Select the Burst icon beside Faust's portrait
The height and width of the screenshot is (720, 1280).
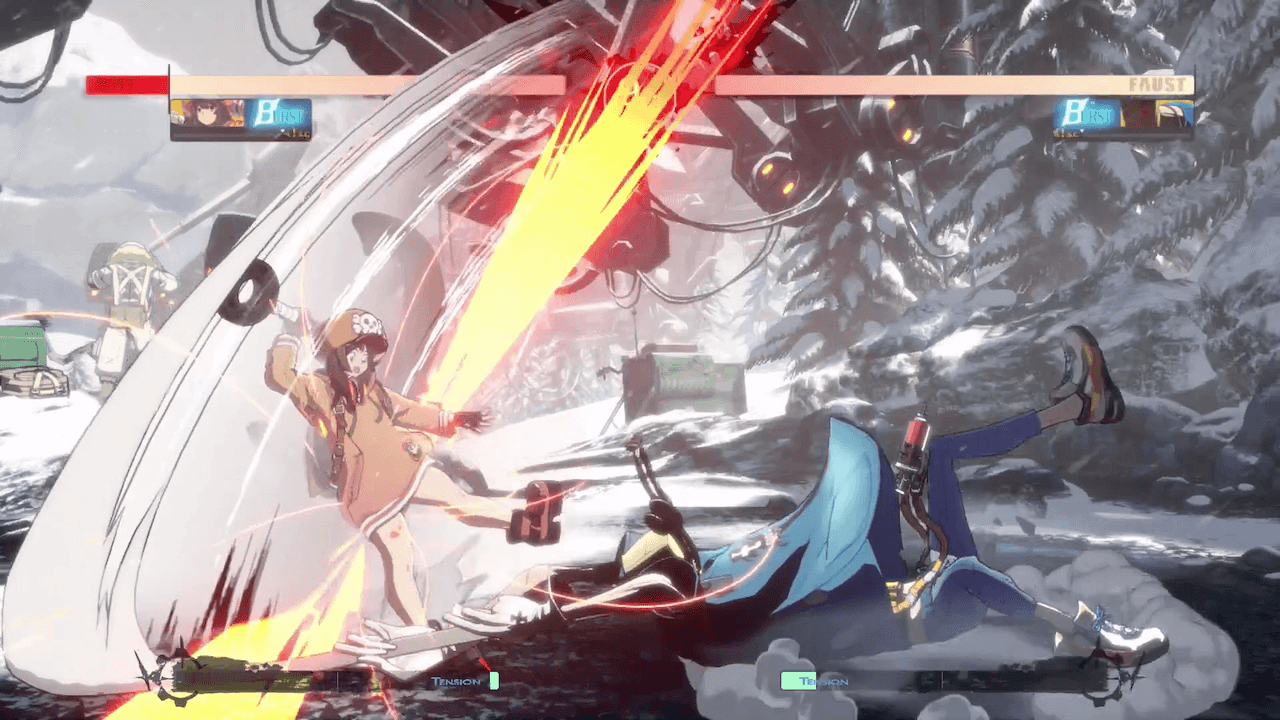[1086, 114]
